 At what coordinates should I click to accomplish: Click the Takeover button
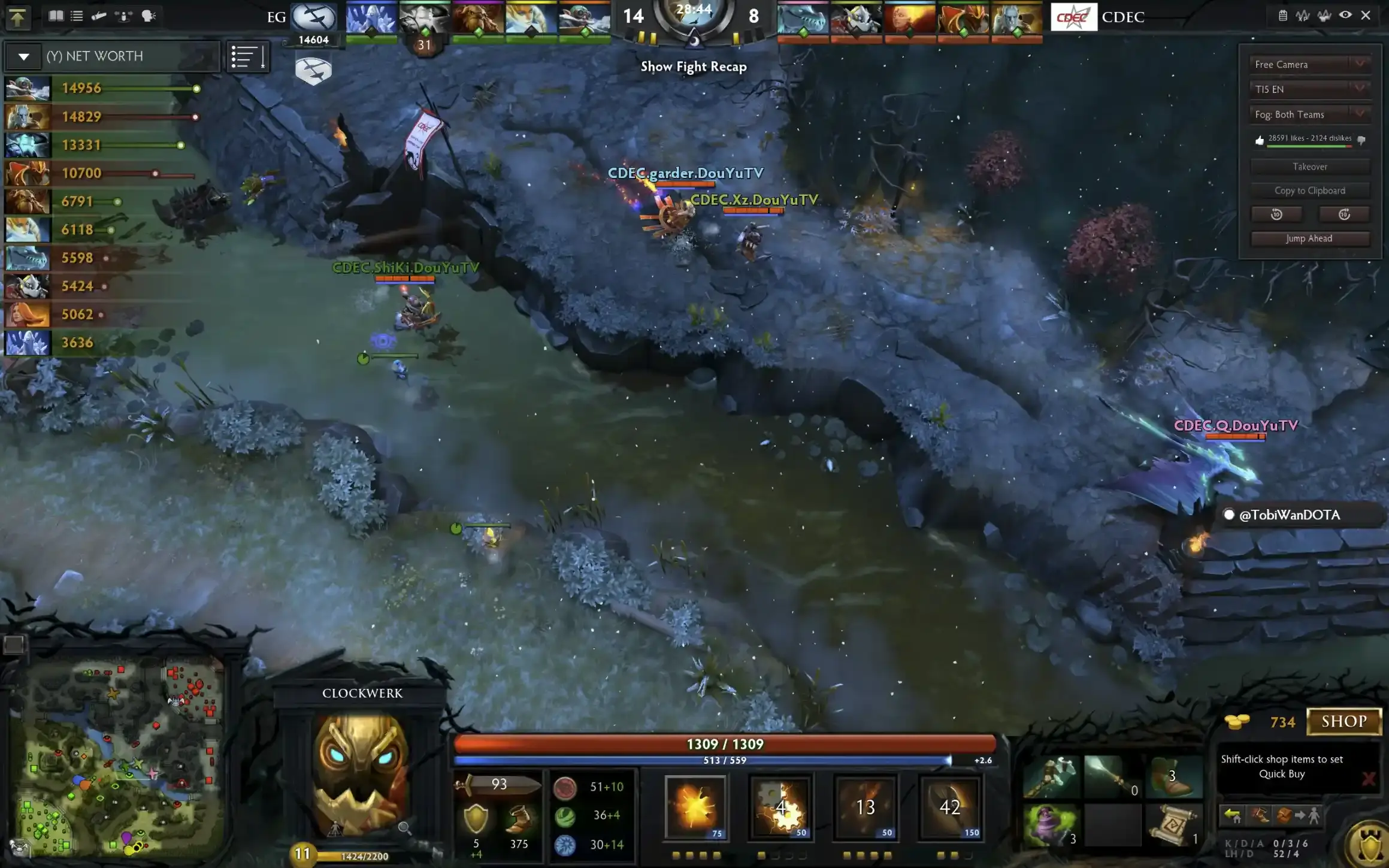1309,167
